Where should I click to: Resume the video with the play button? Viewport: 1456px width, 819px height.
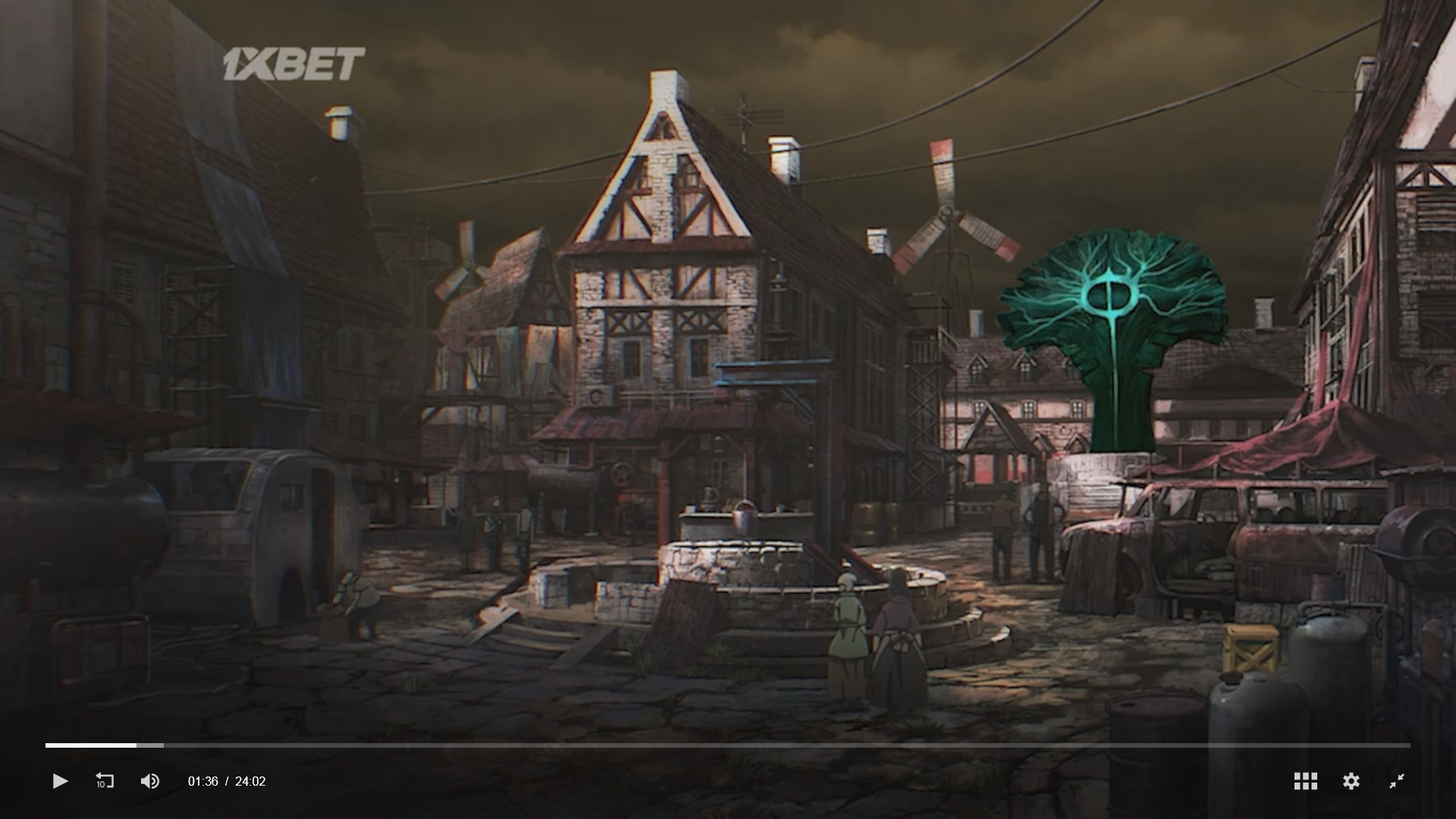[60, 781]
